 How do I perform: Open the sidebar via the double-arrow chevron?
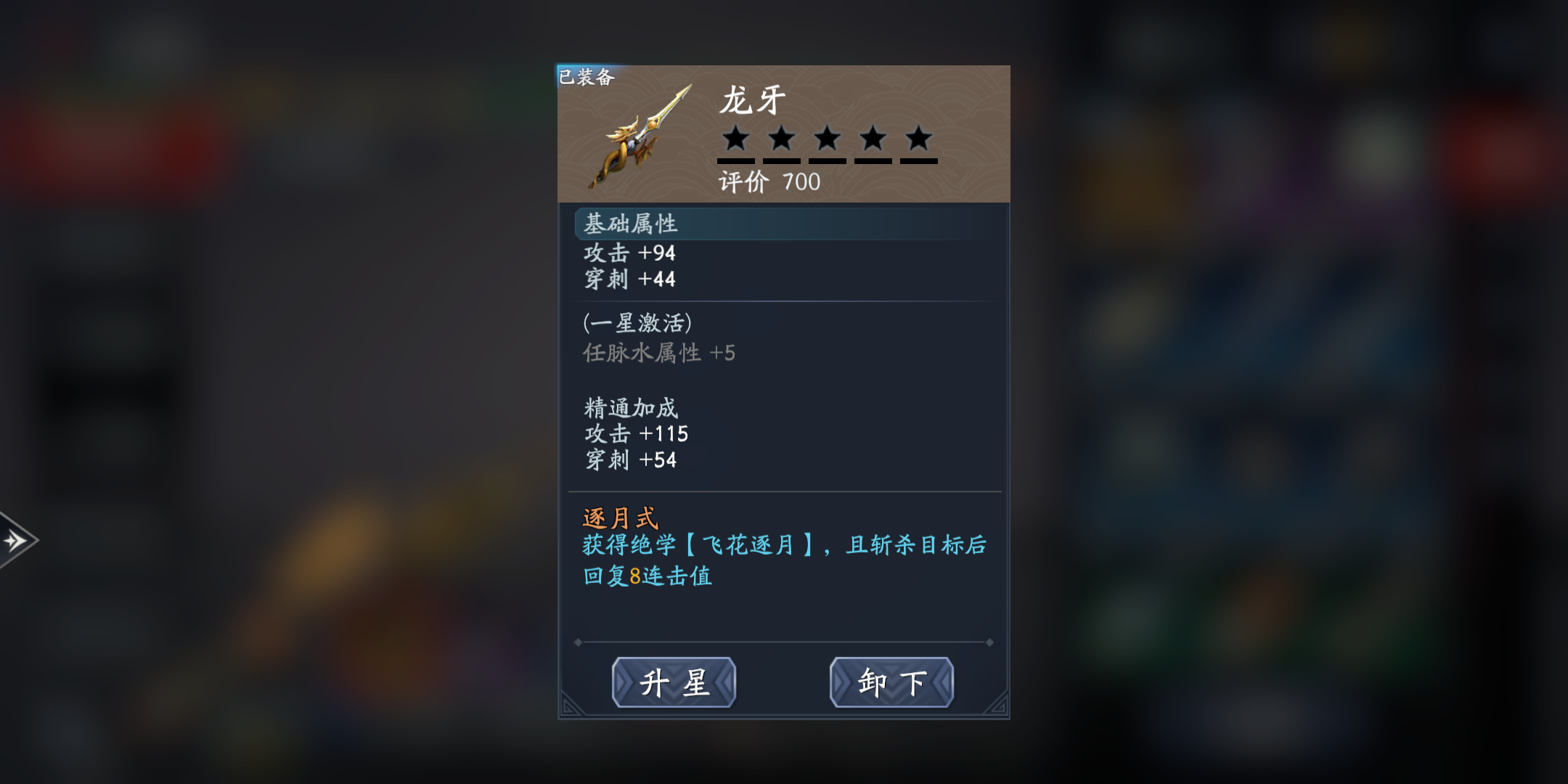pos(13,541)
